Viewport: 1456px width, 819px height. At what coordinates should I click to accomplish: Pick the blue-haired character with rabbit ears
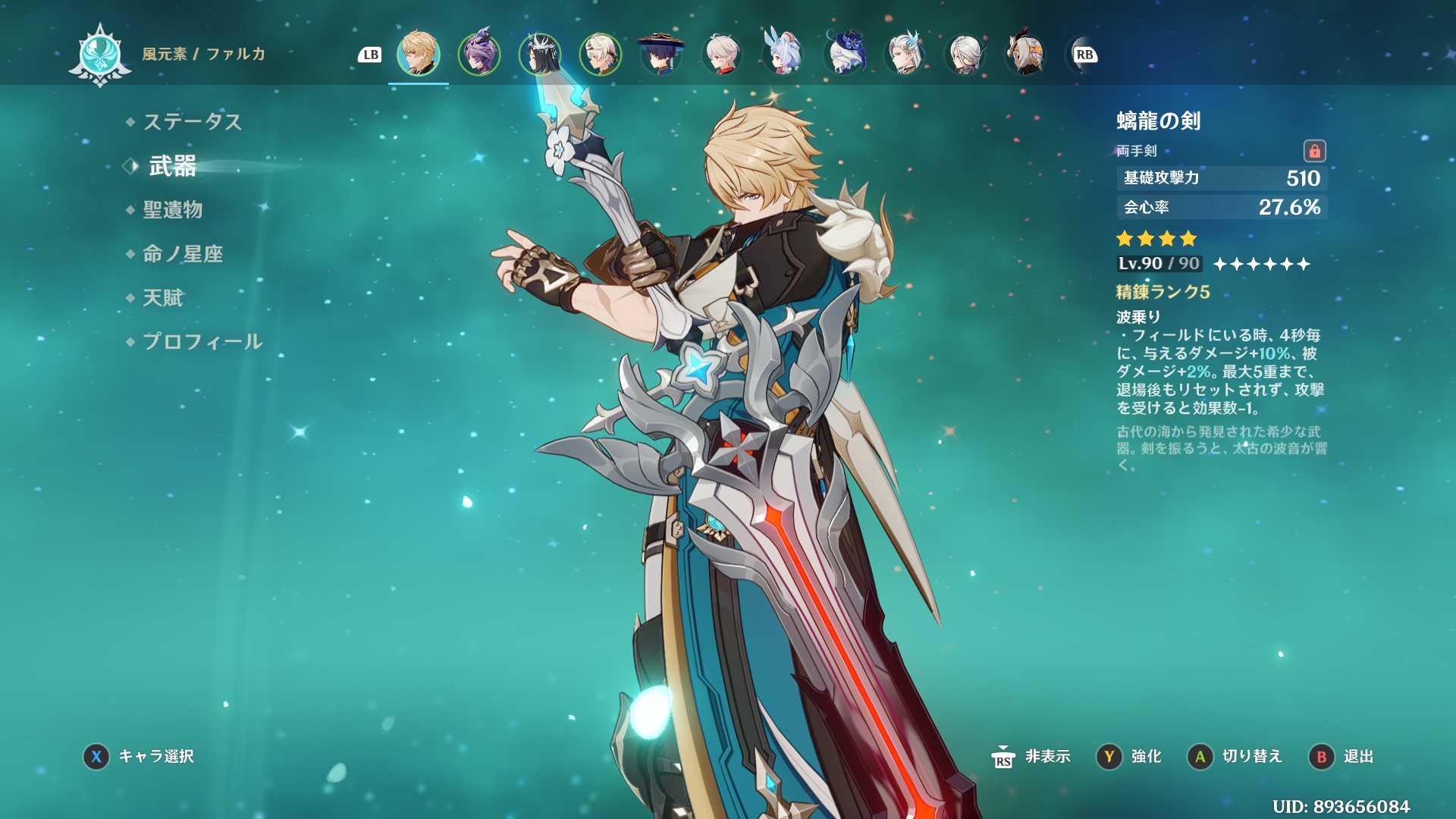[783, 54]
